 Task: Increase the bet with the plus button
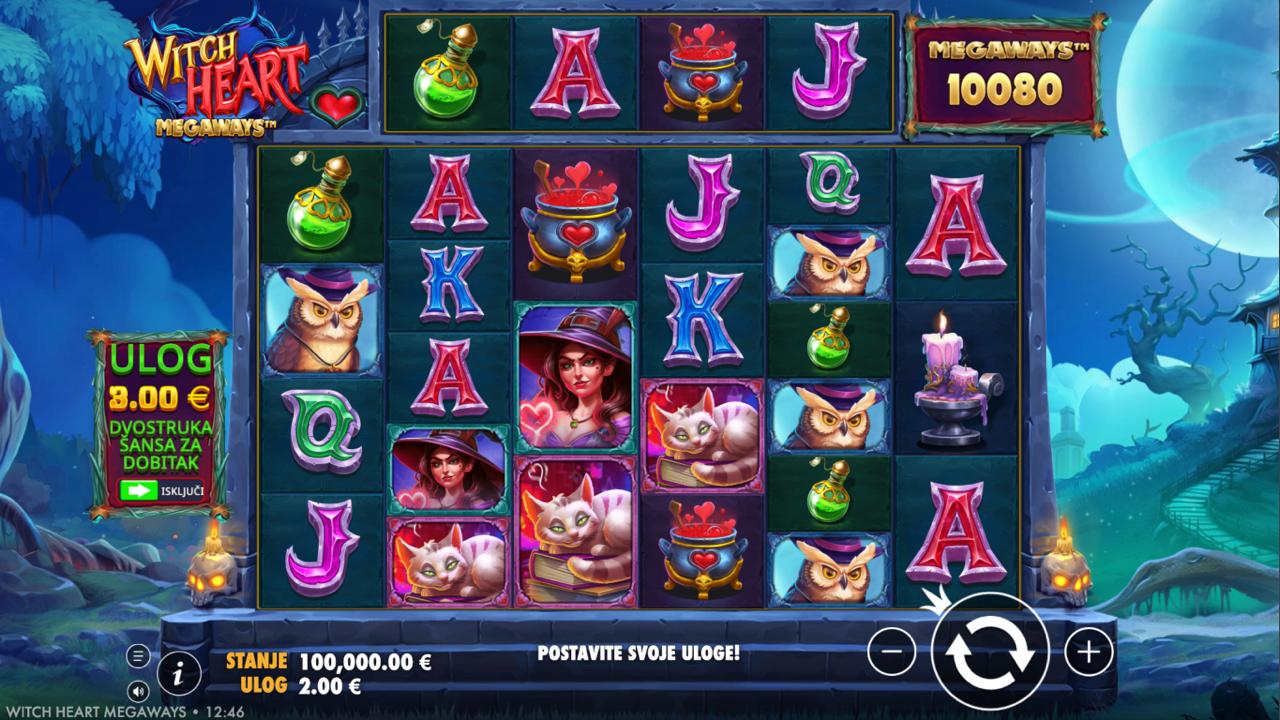point(1088,653)
